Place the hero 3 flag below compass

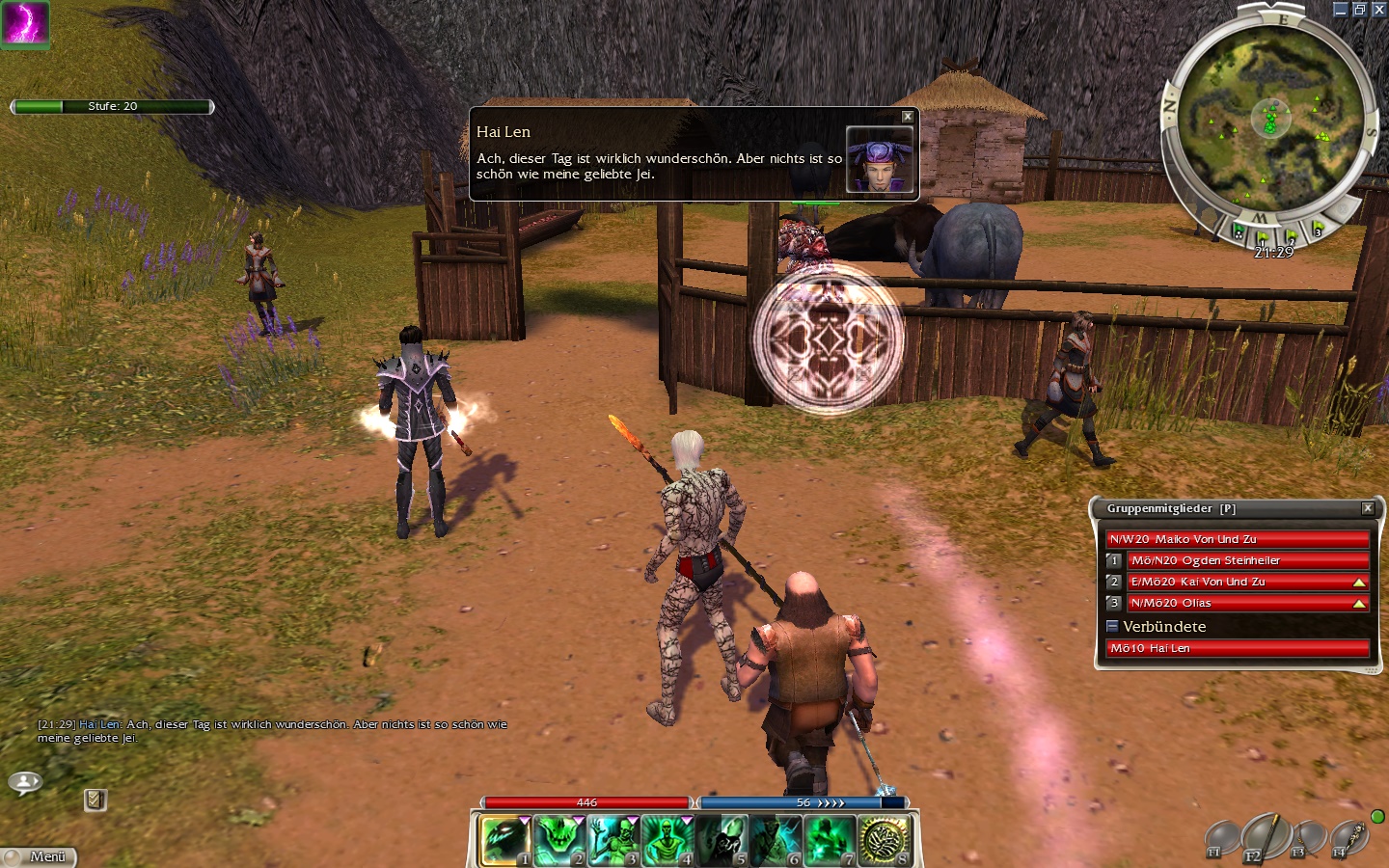tap(1317, 230)
